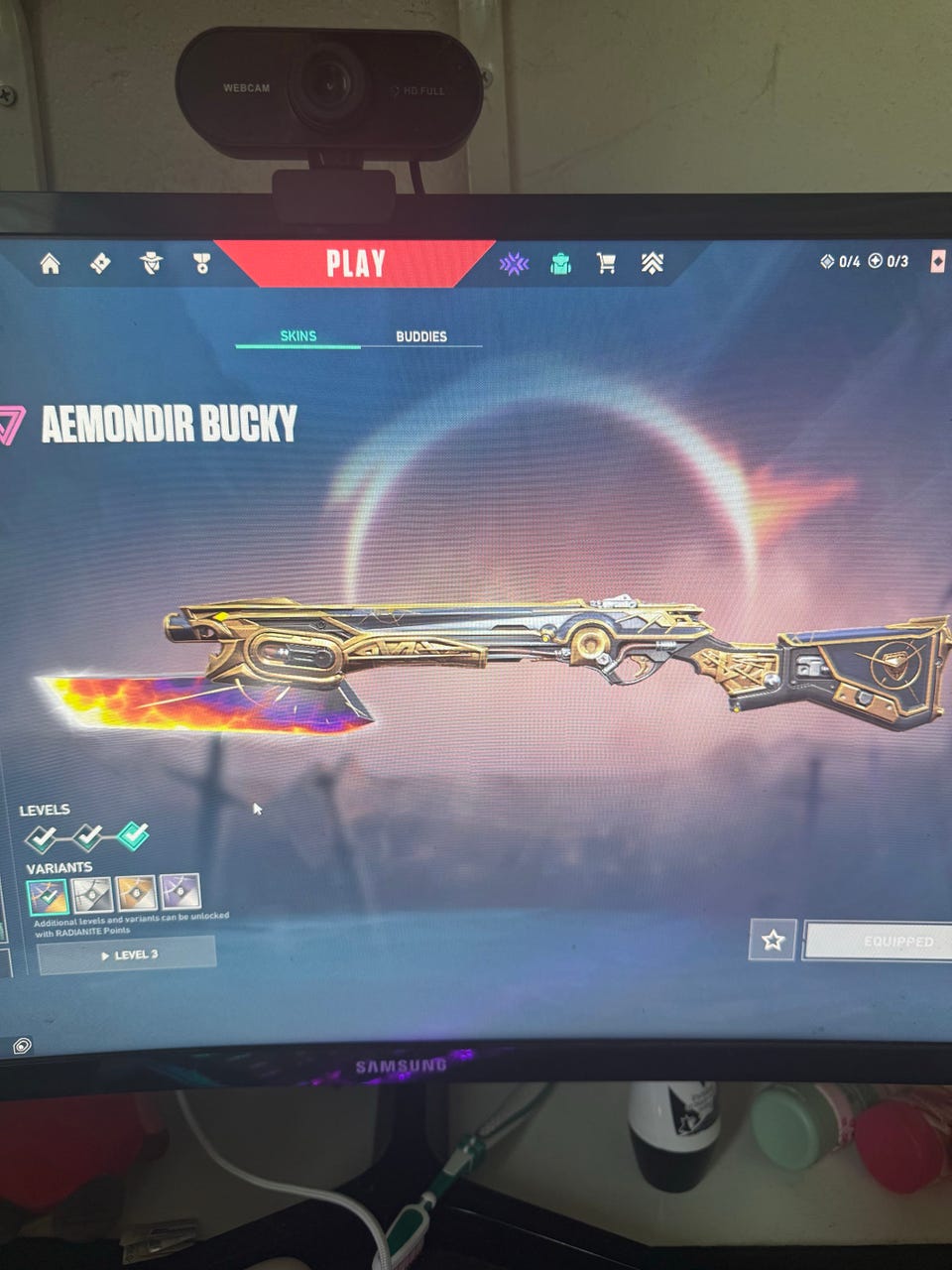Favorite this skin with the star button
The width and height of the screenshot is (952, 1270).
[773, 940]
